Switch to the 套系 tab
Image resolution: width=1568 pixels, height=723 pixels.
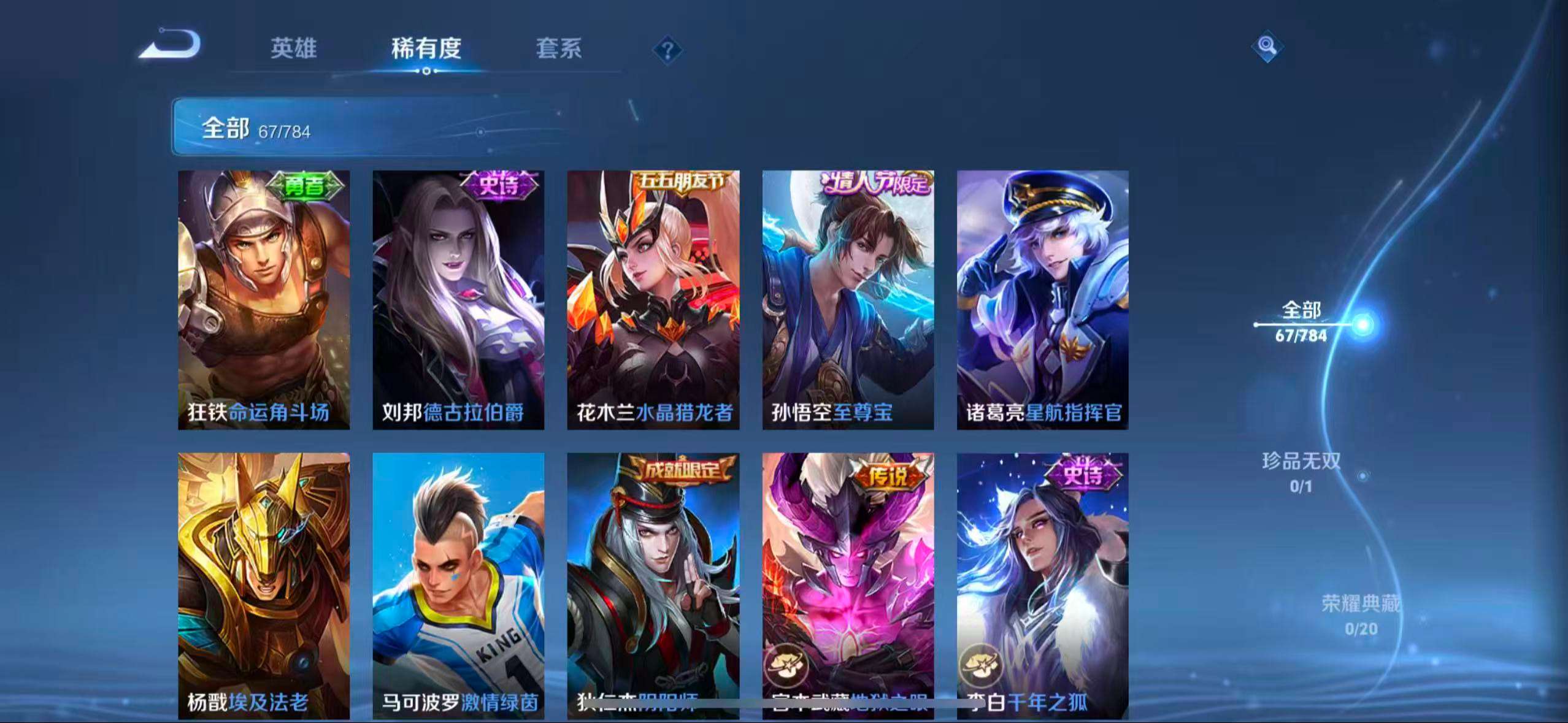click(x=559, y=50)
